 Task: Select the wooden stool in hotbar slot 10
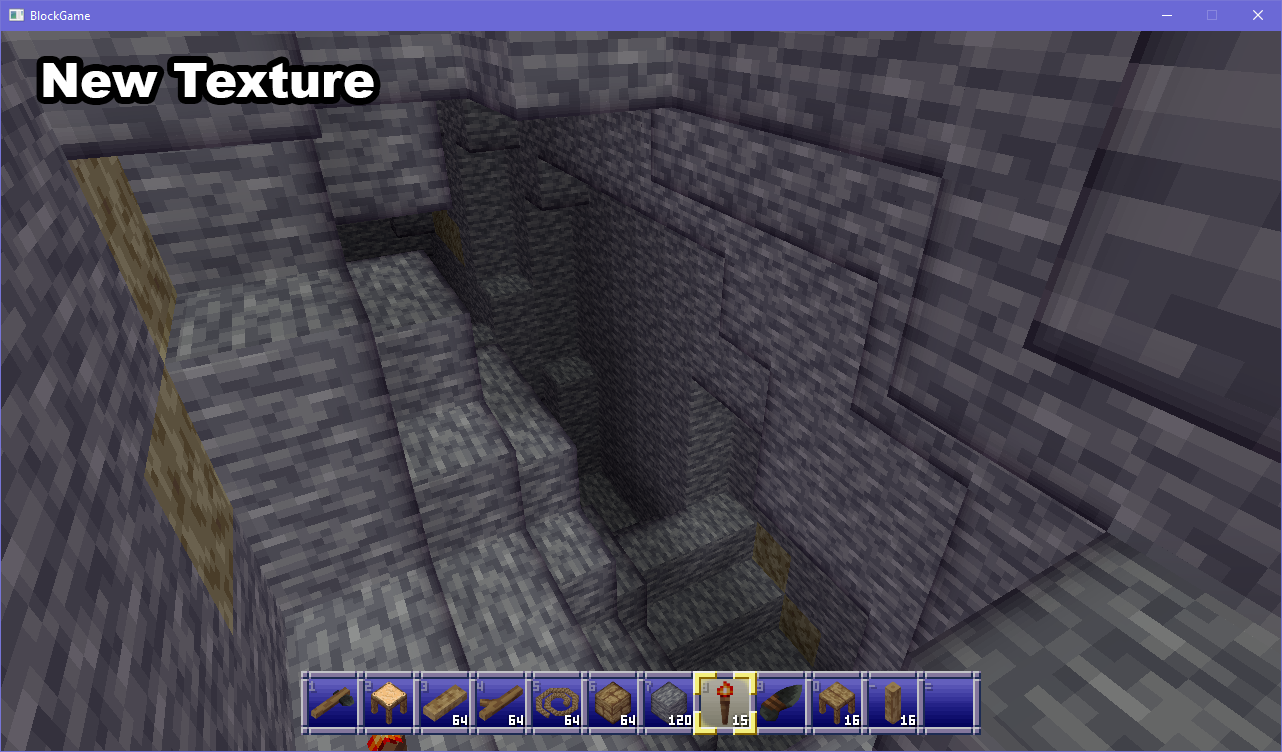tap(838, 703)
